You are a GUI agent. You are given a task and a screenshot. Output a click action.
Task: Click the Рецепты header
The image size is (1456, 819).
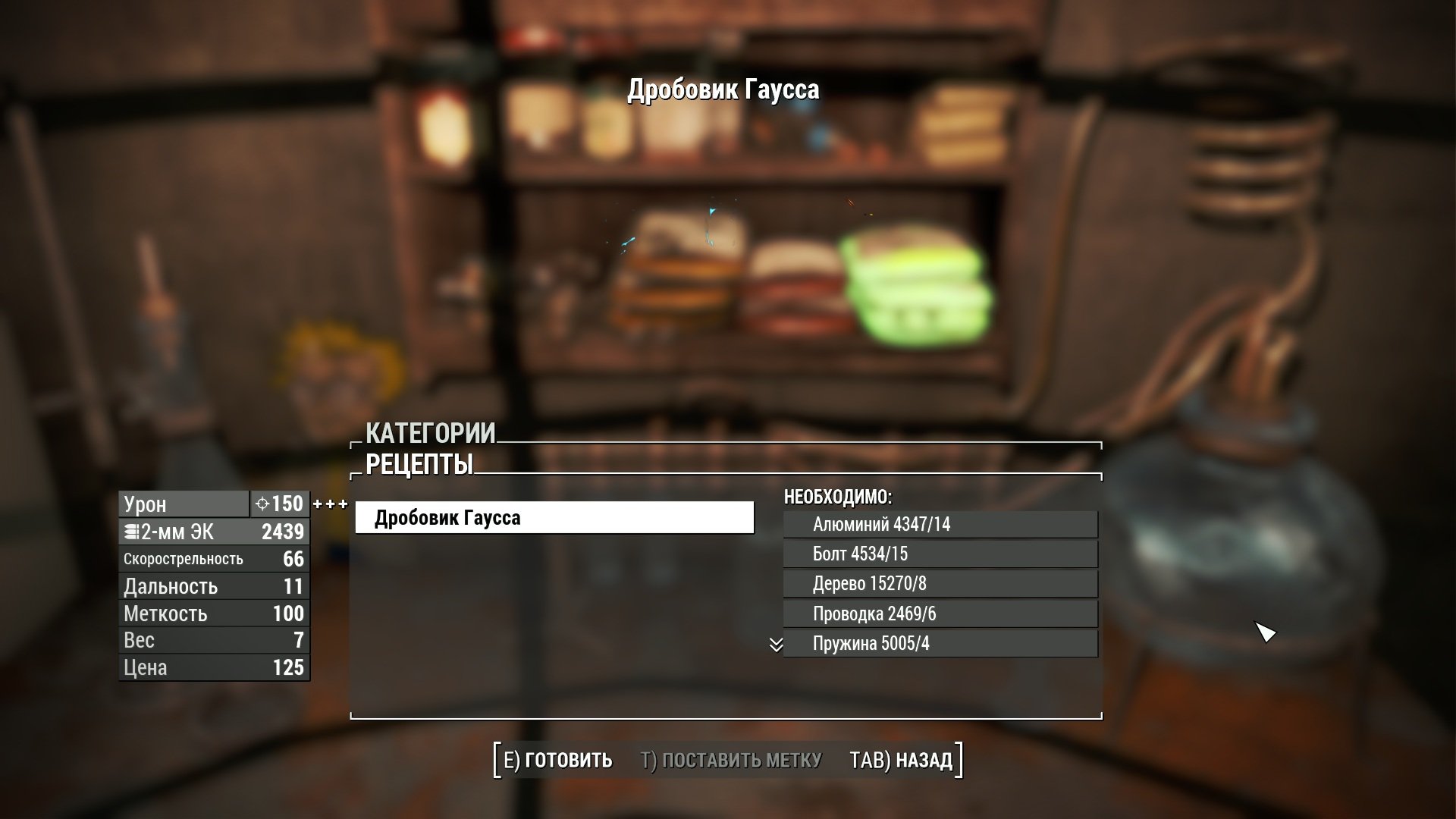419,464
